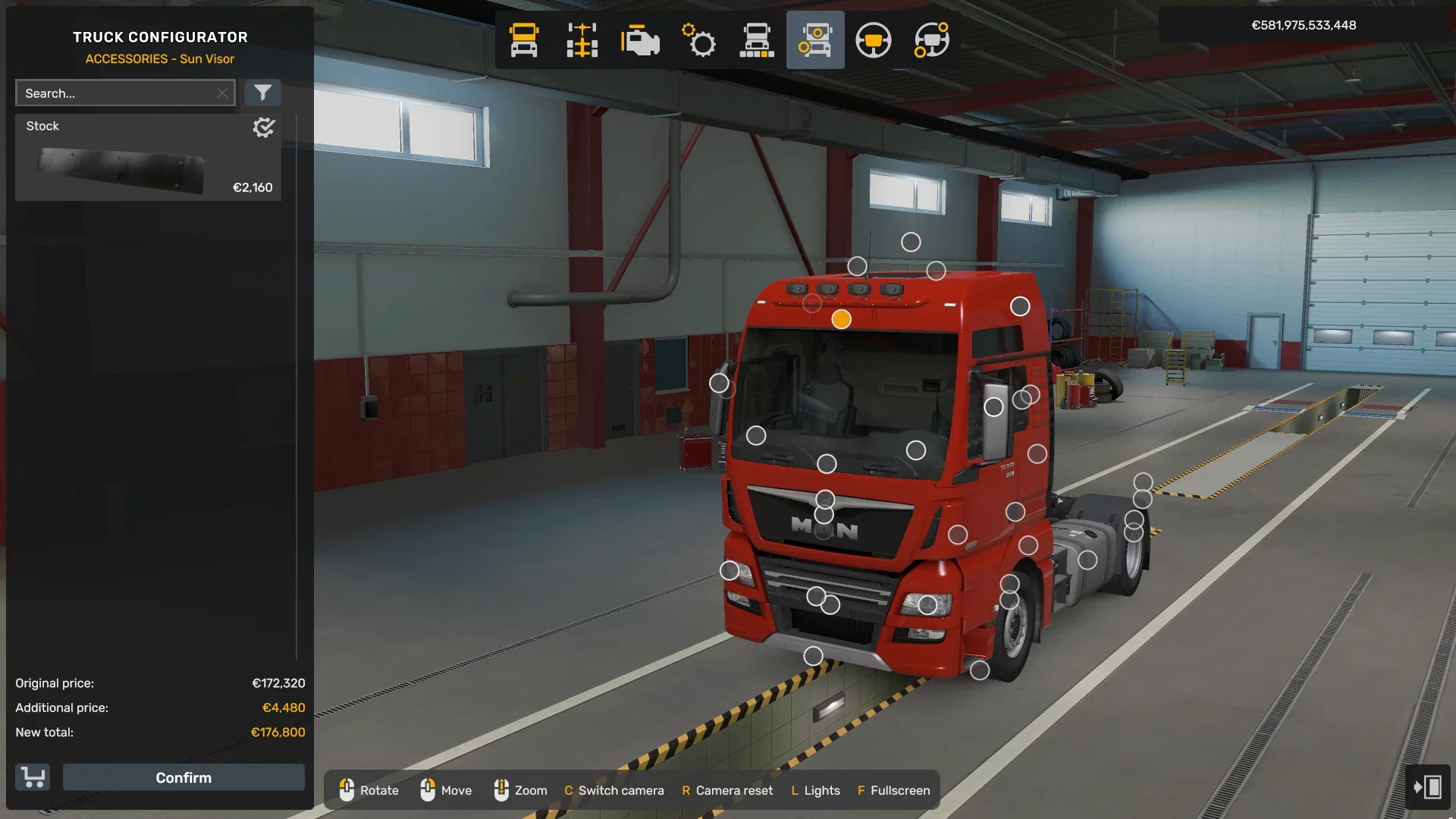Activate Fullscreen mode from bottom bar

coord(895,790)
